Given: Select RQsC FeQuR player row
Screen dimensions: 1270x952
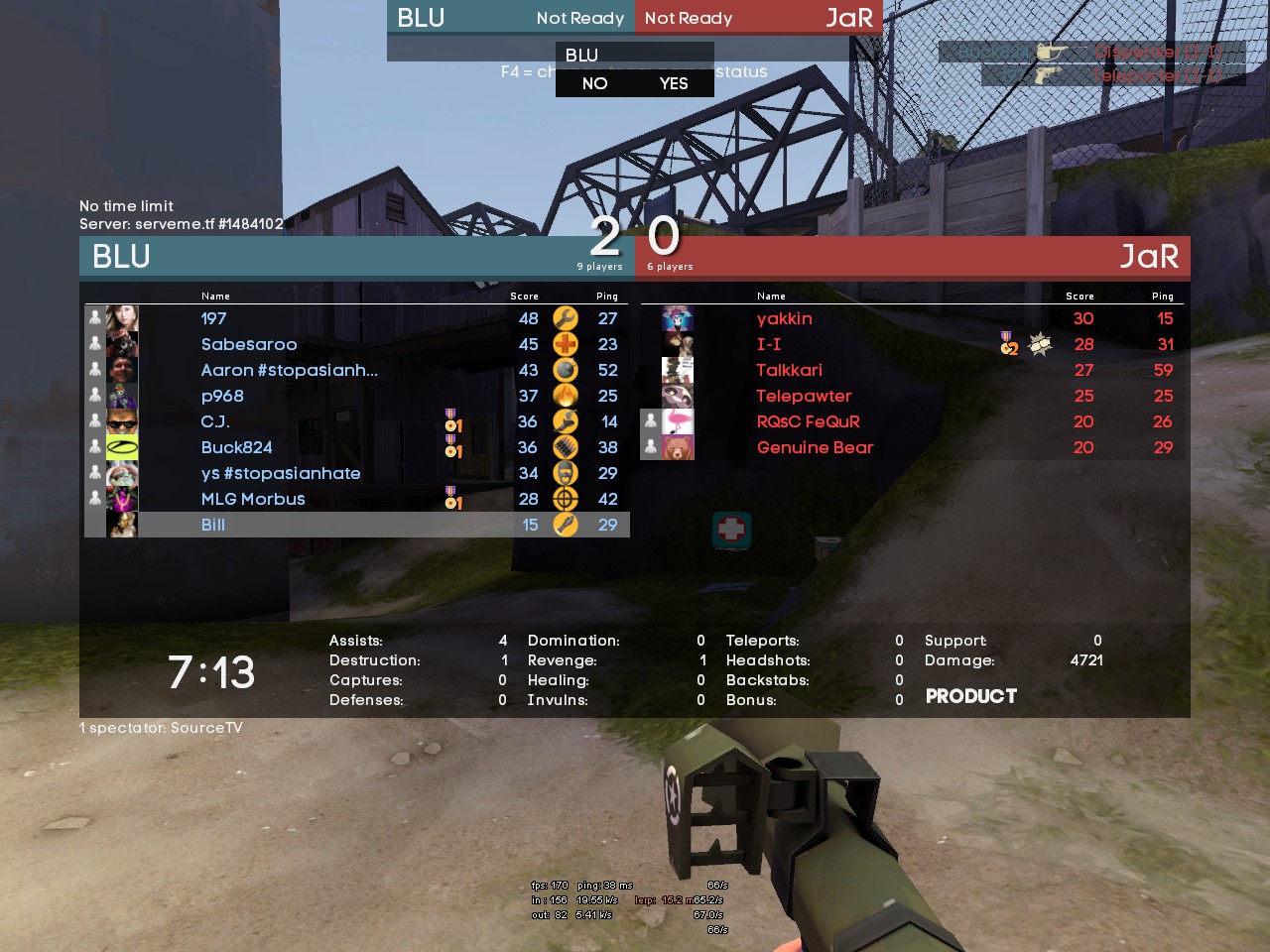Looking at the screenshot, I should point(808,421).
